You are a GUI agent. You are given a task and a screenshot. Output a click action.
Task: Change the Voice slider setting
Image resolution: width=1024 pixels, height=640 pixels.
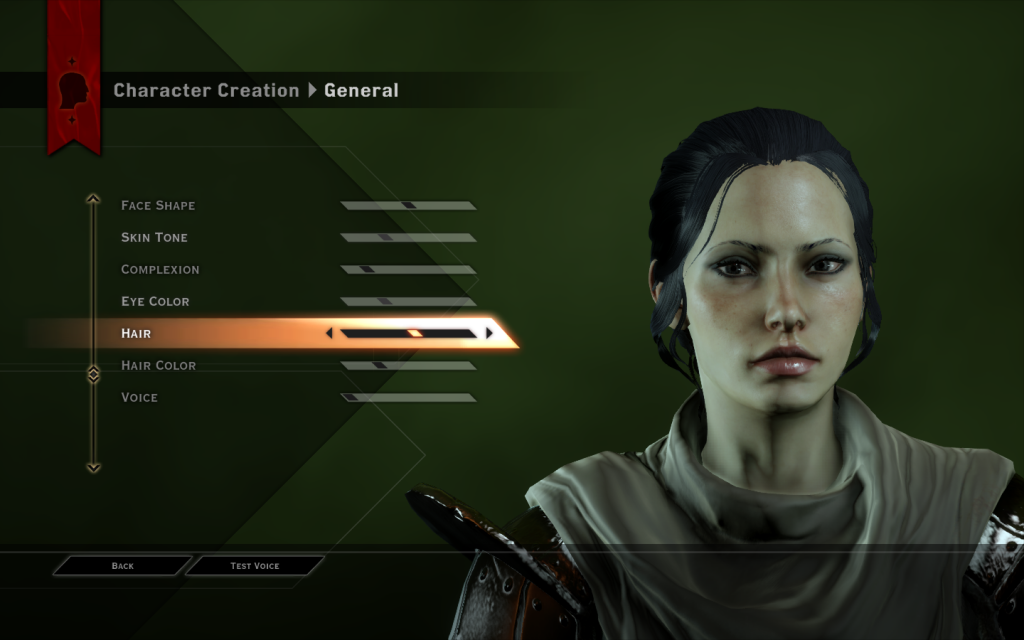coord(408,398)
